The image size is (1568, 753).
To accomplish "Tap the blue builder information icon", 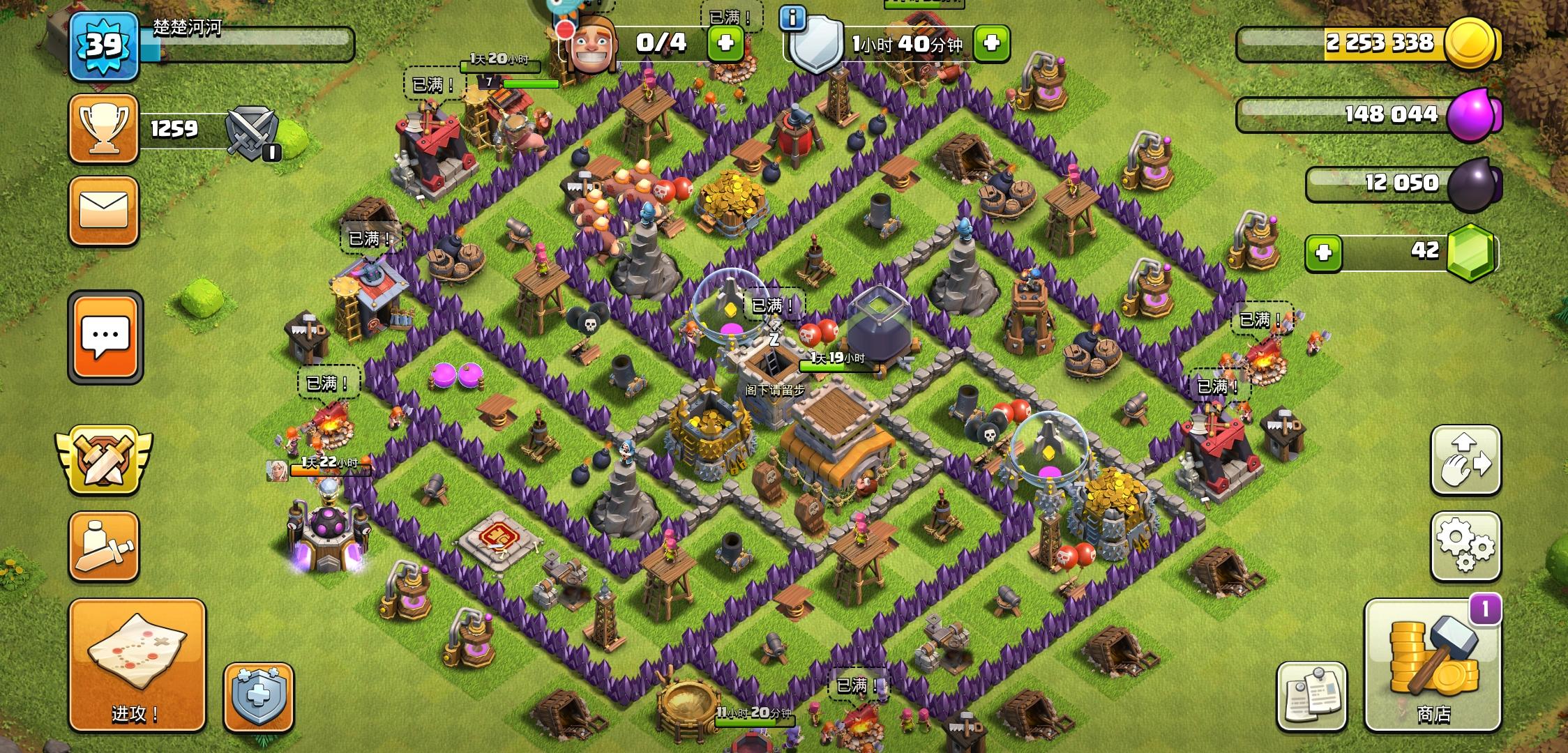I will coord(794,19).
